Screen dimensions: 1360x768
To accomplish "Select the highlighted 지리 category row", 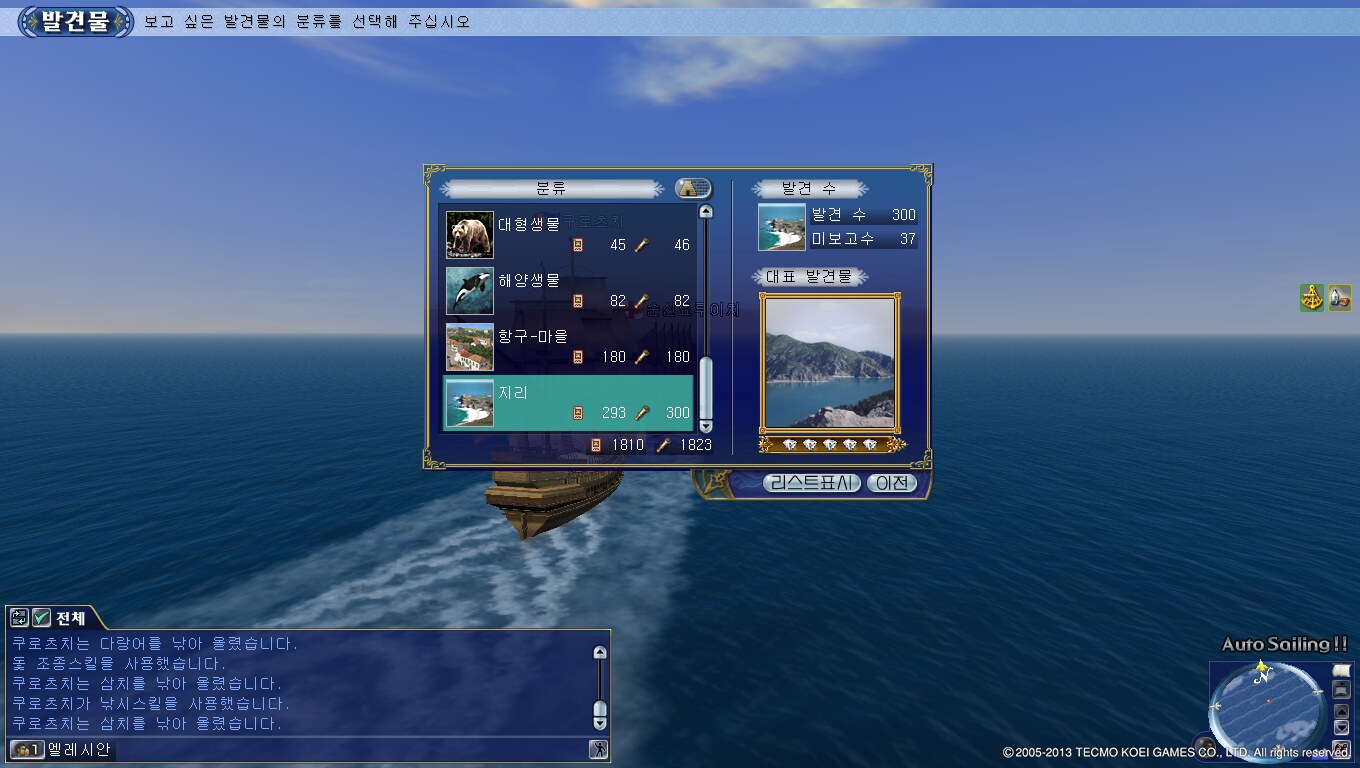I will (568, 402).
